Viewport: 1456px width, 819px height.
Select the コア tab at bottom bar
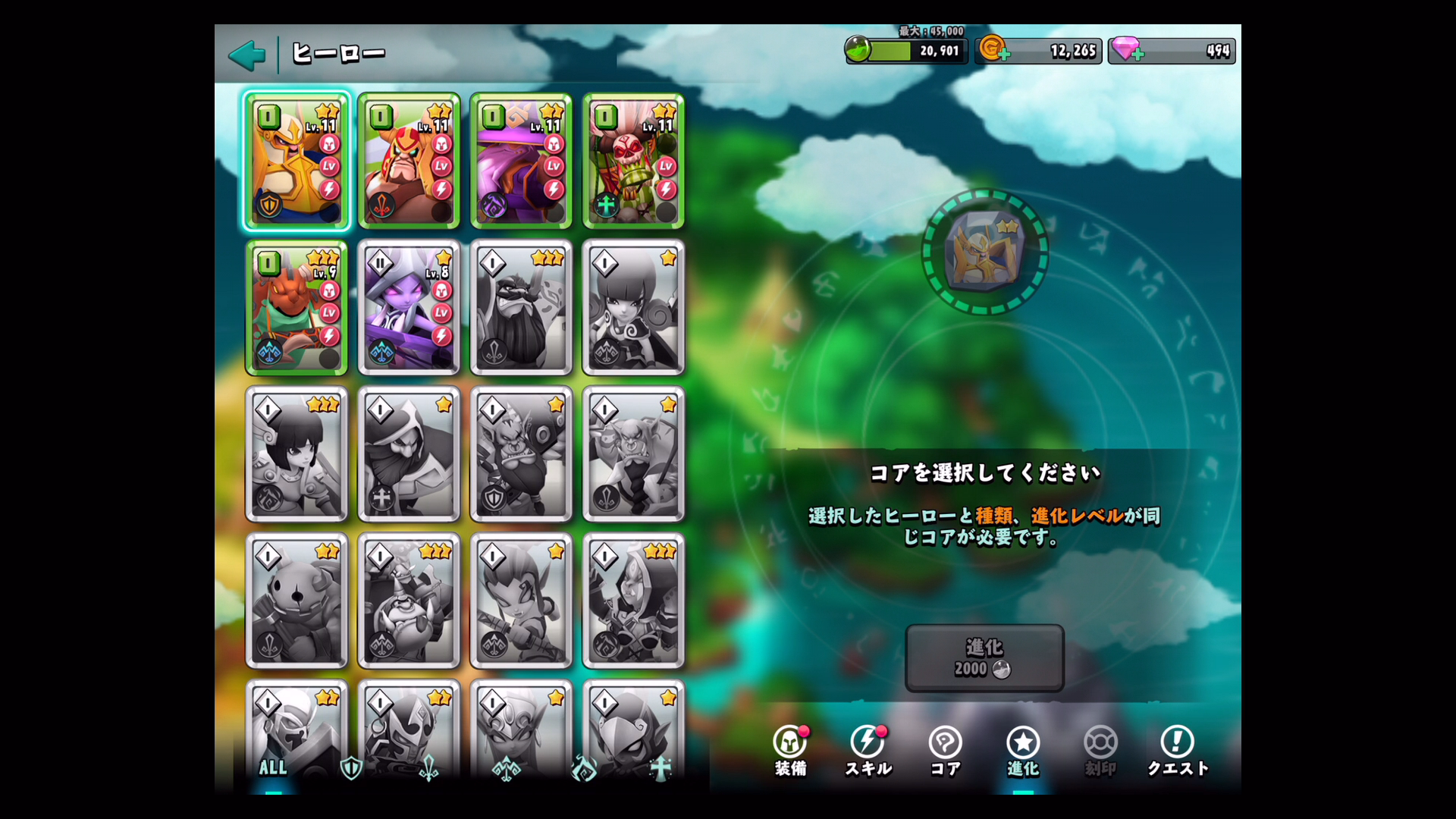tap(945, 751)
